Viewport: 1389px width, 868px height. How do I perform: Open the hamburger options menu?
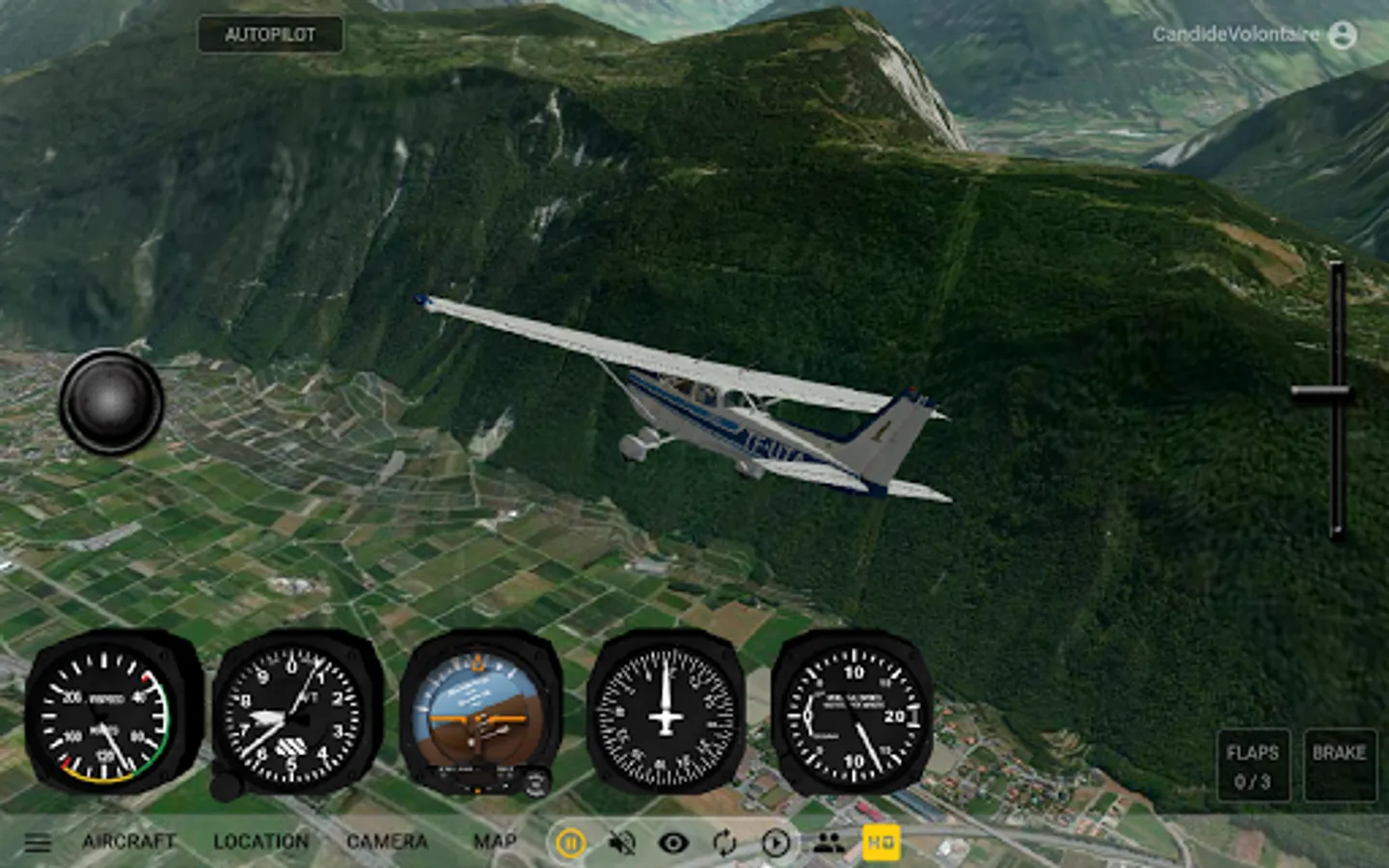38,843
